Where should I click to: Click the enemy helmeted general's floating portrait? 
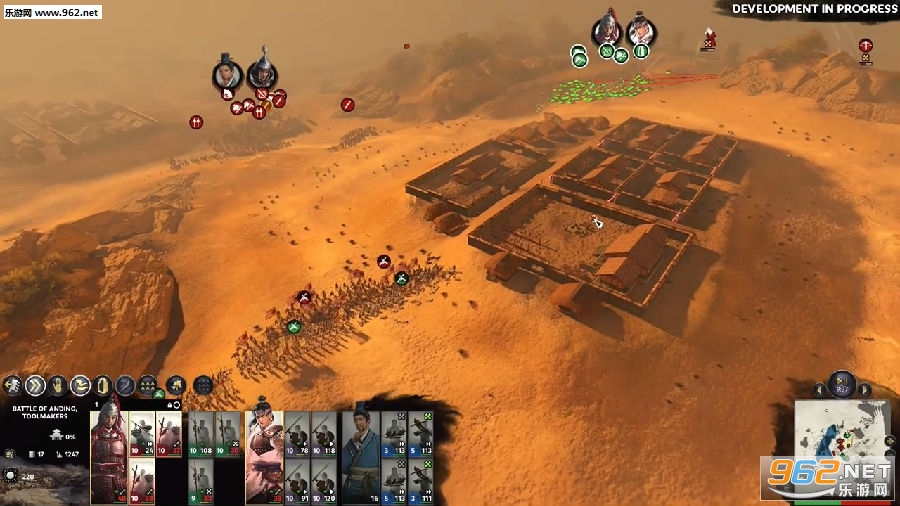pyautogui.click(x=262, y=72)
